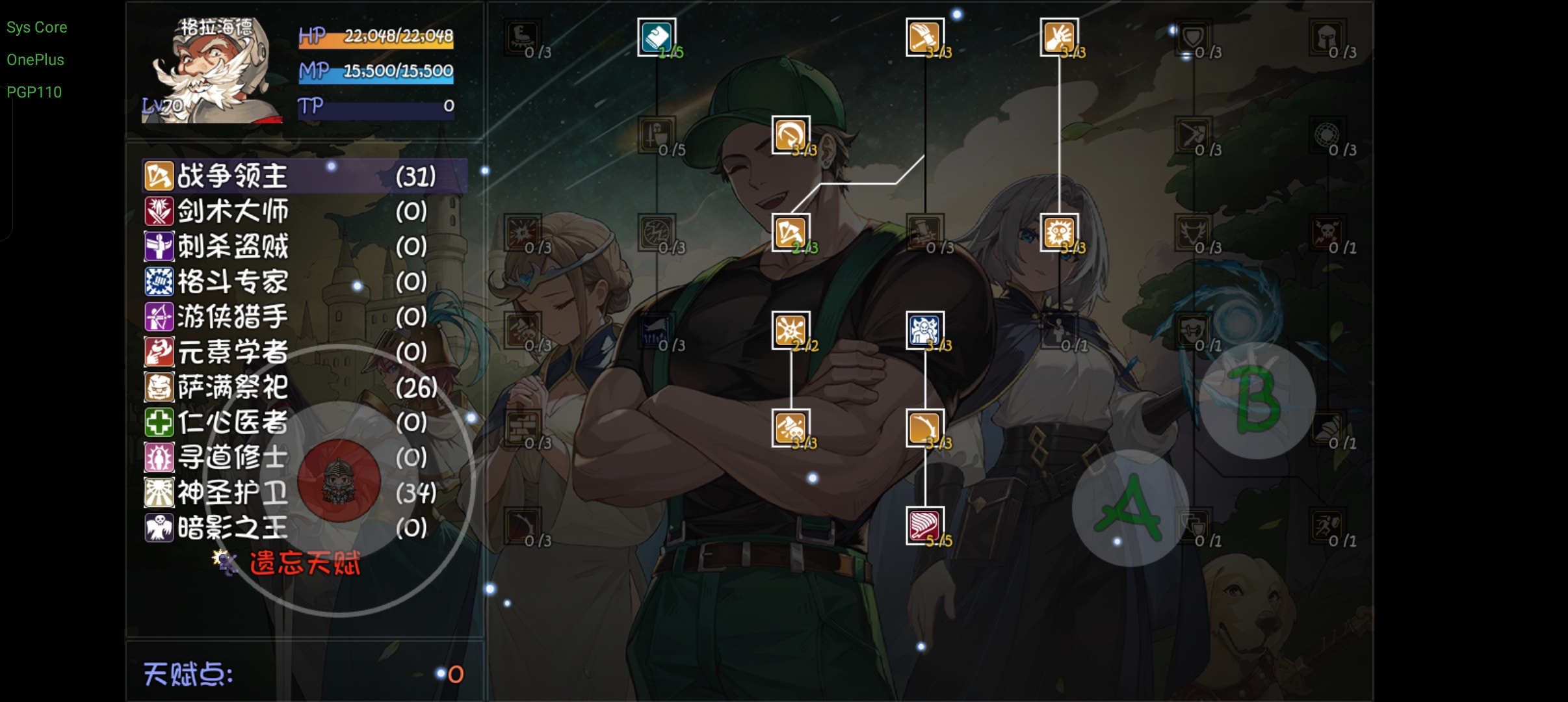Tap the red virtual joystick knob
The image size is (1568, 702).
[339, 481]
